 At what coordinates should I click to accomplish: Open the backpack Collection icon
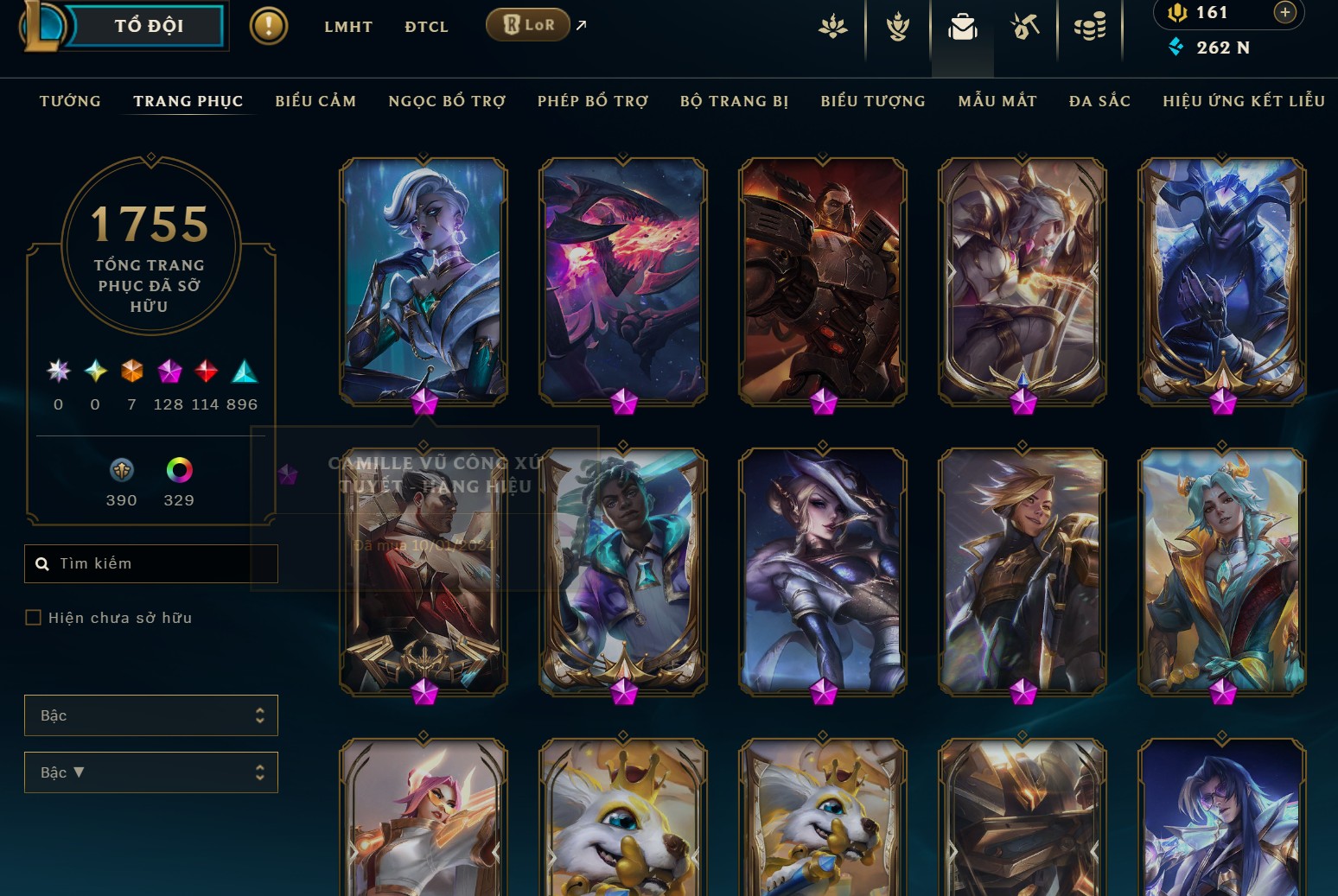[x=962, y=27]
